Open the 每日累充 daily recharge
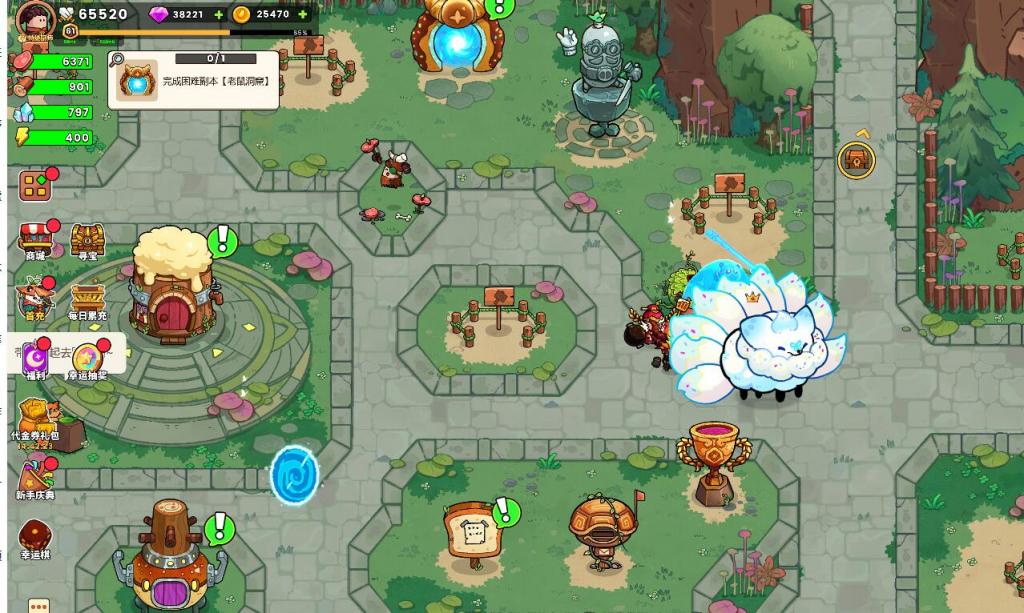 pos(88,299)
